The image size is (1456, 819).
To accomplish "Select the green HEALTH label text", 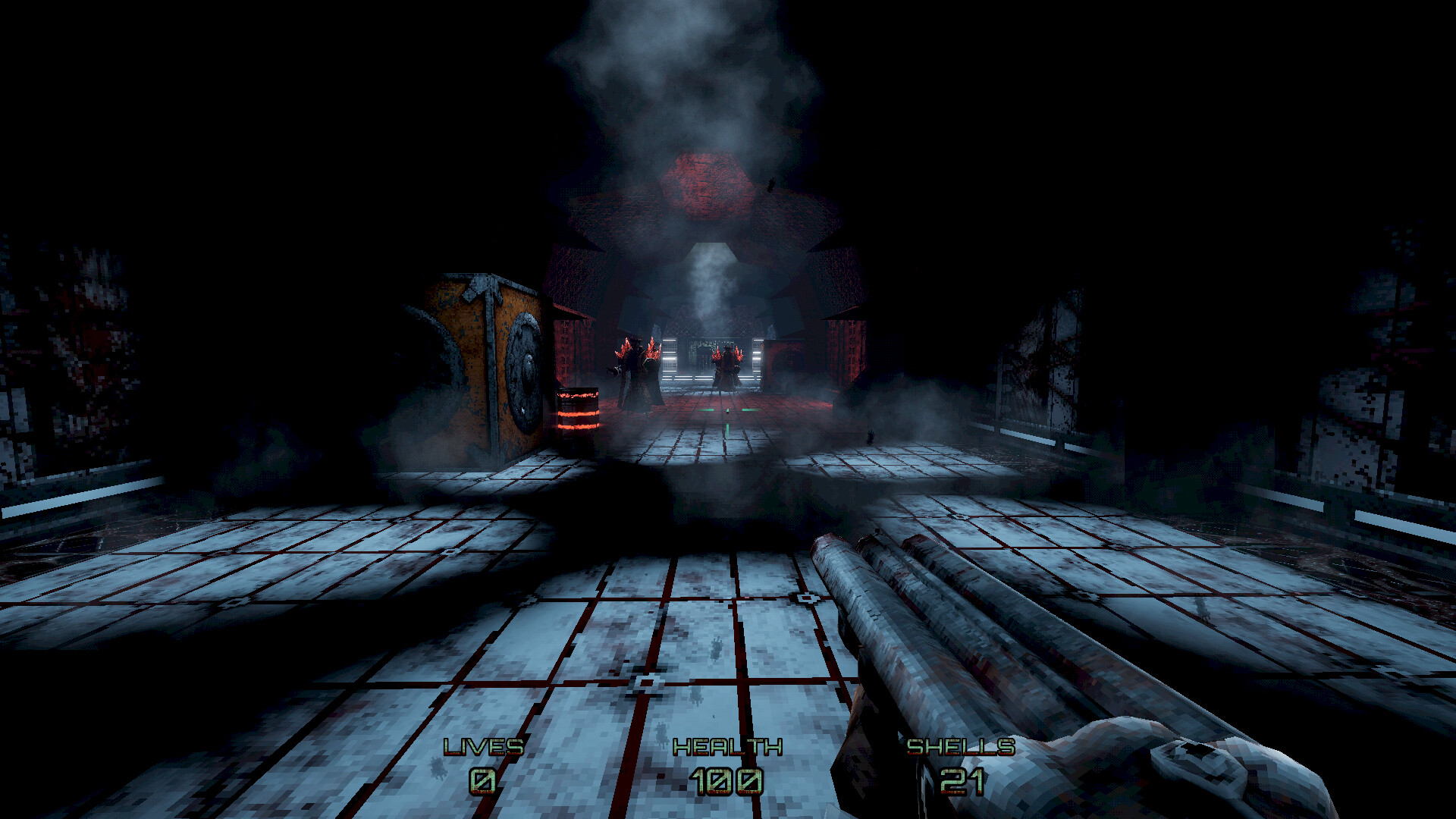I will 726,747.
